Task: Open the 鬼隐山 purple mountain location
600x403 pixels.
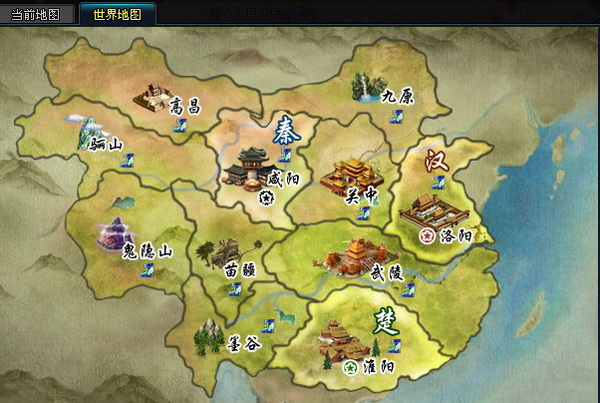Action: coord(118,236)
